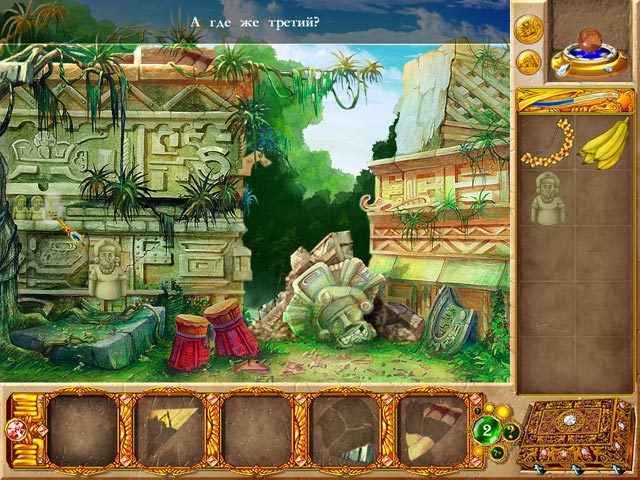
Task: Click the question mark button by the chest
Action: (x=512, y=432)
